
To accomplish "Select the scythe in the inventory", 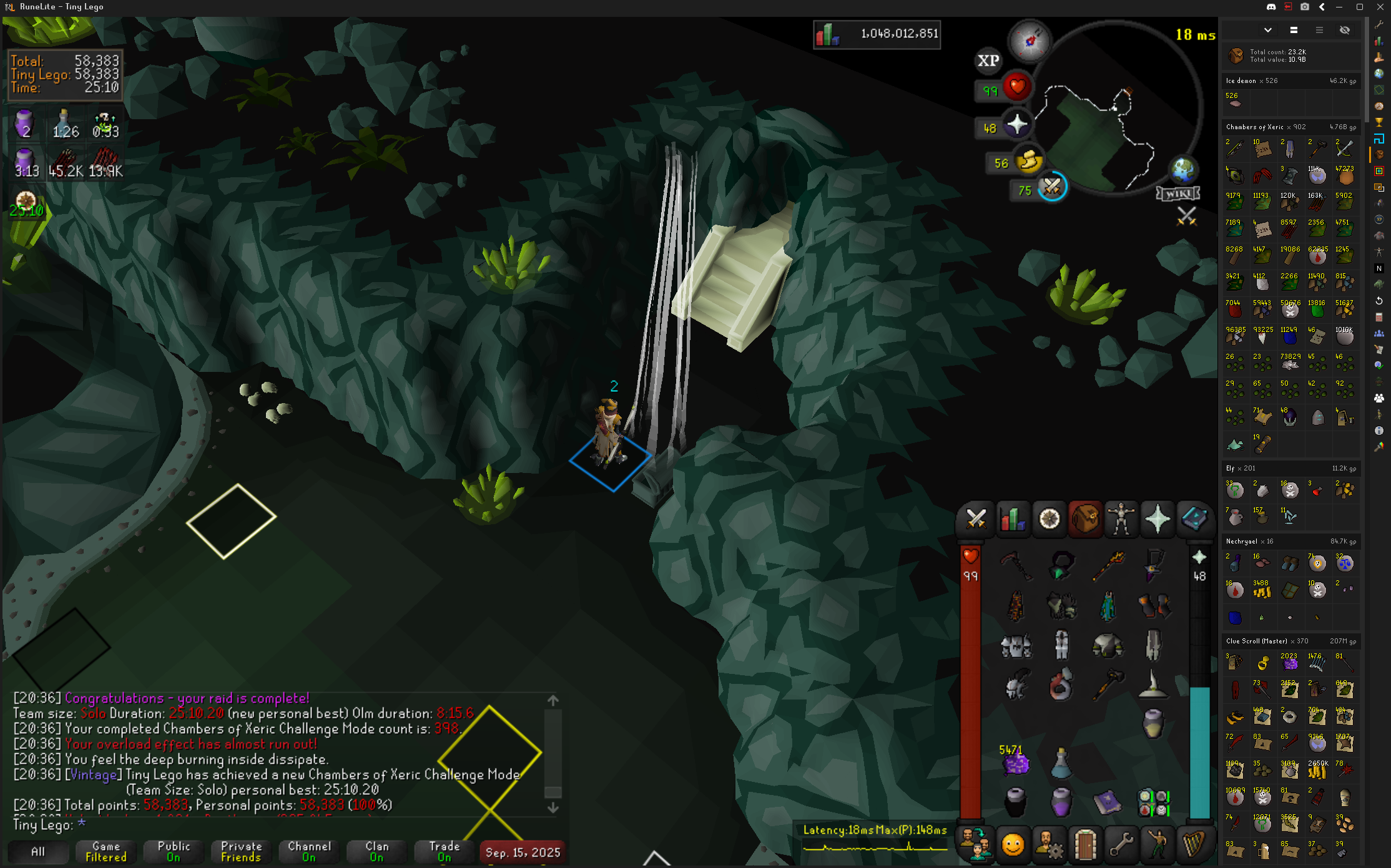I will pos(1015,565).
